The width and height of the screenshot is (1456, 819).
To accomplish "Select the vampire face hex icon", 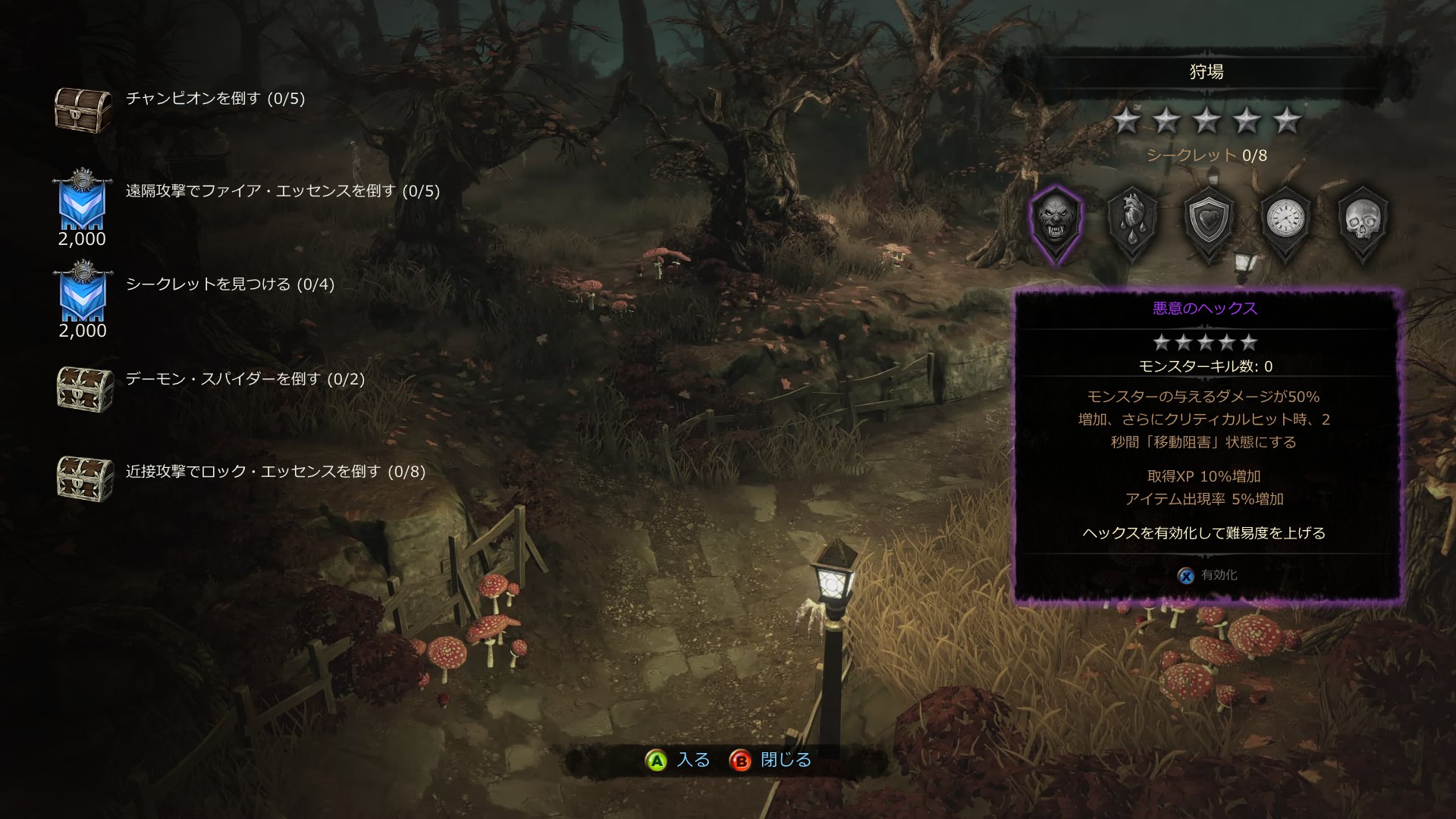I will [1056, 221].
